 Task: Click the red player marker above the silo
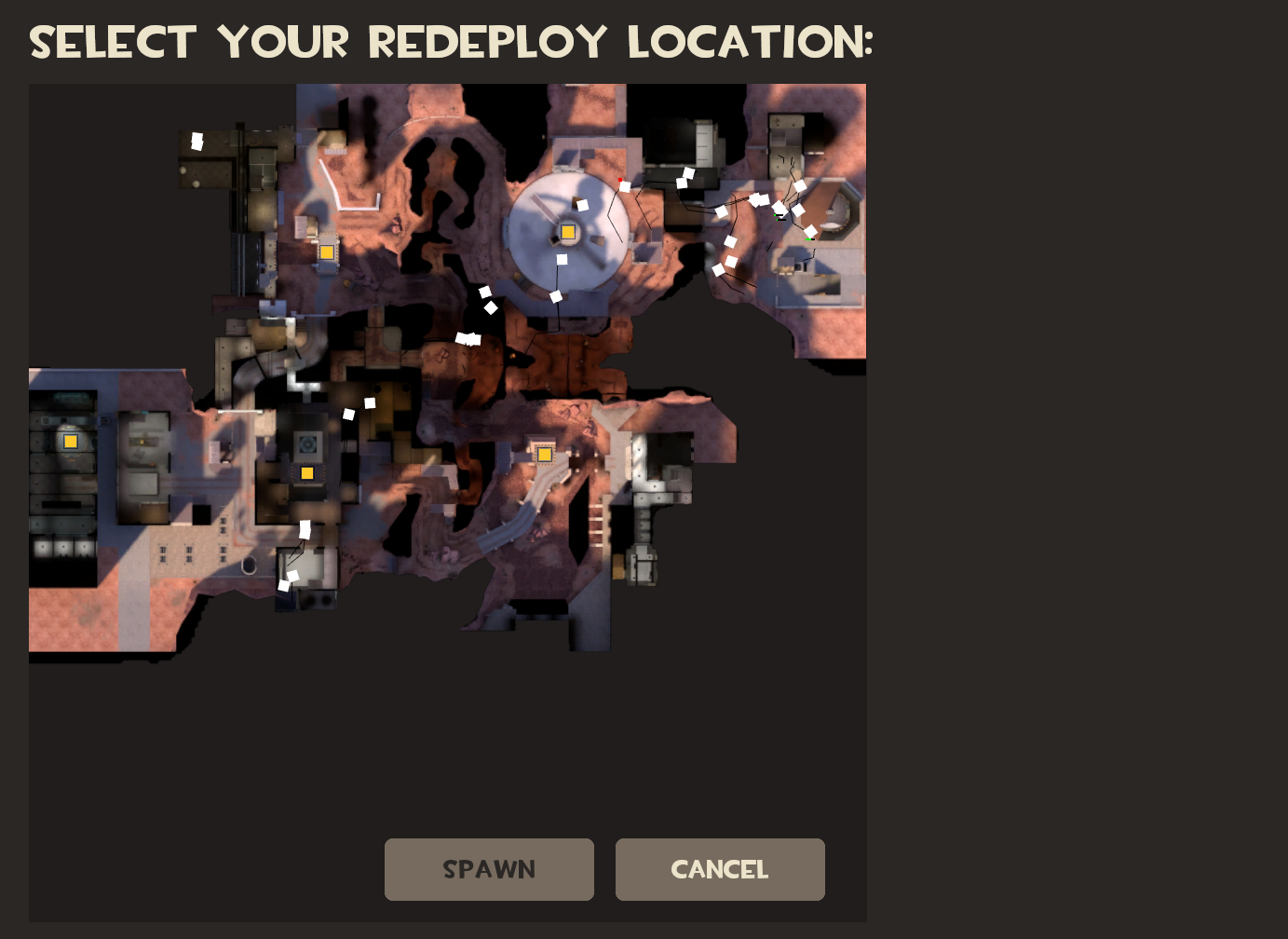(x=620, y=179)
